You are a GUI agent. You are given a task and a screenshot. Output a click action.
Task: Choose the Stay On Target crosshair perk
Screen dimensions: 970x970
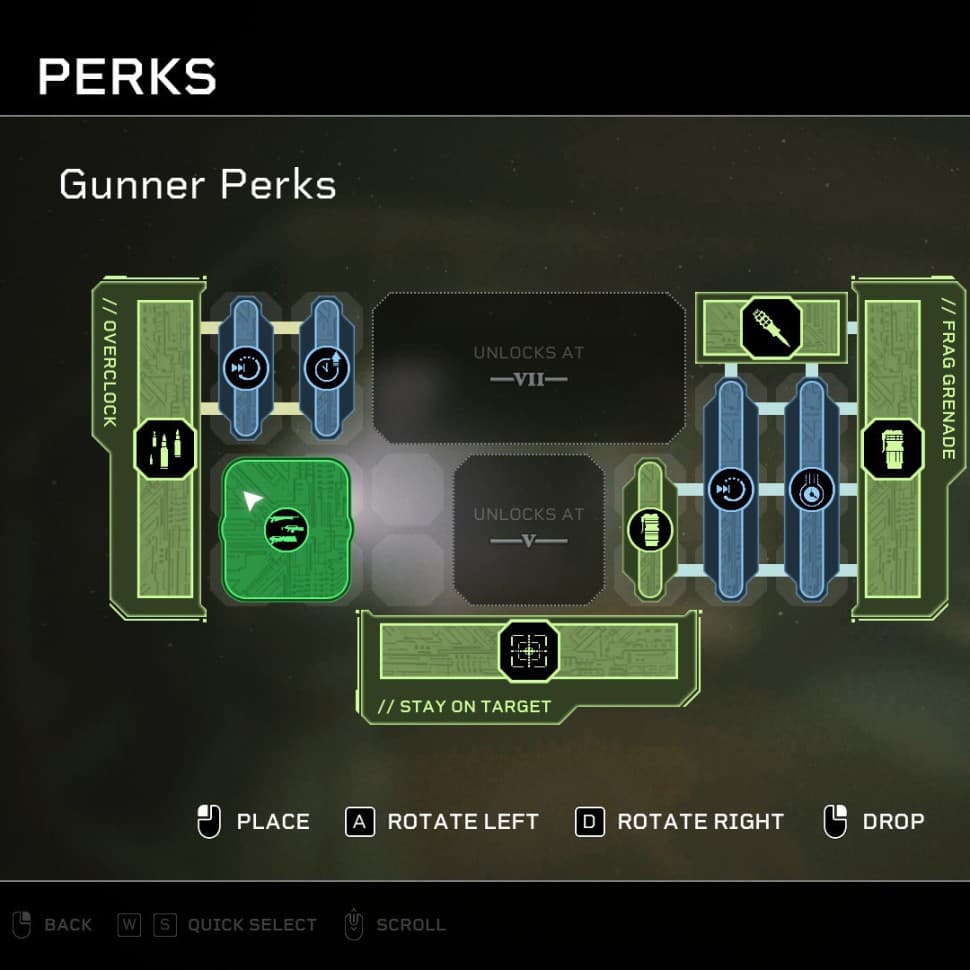[x=528, y=651]
